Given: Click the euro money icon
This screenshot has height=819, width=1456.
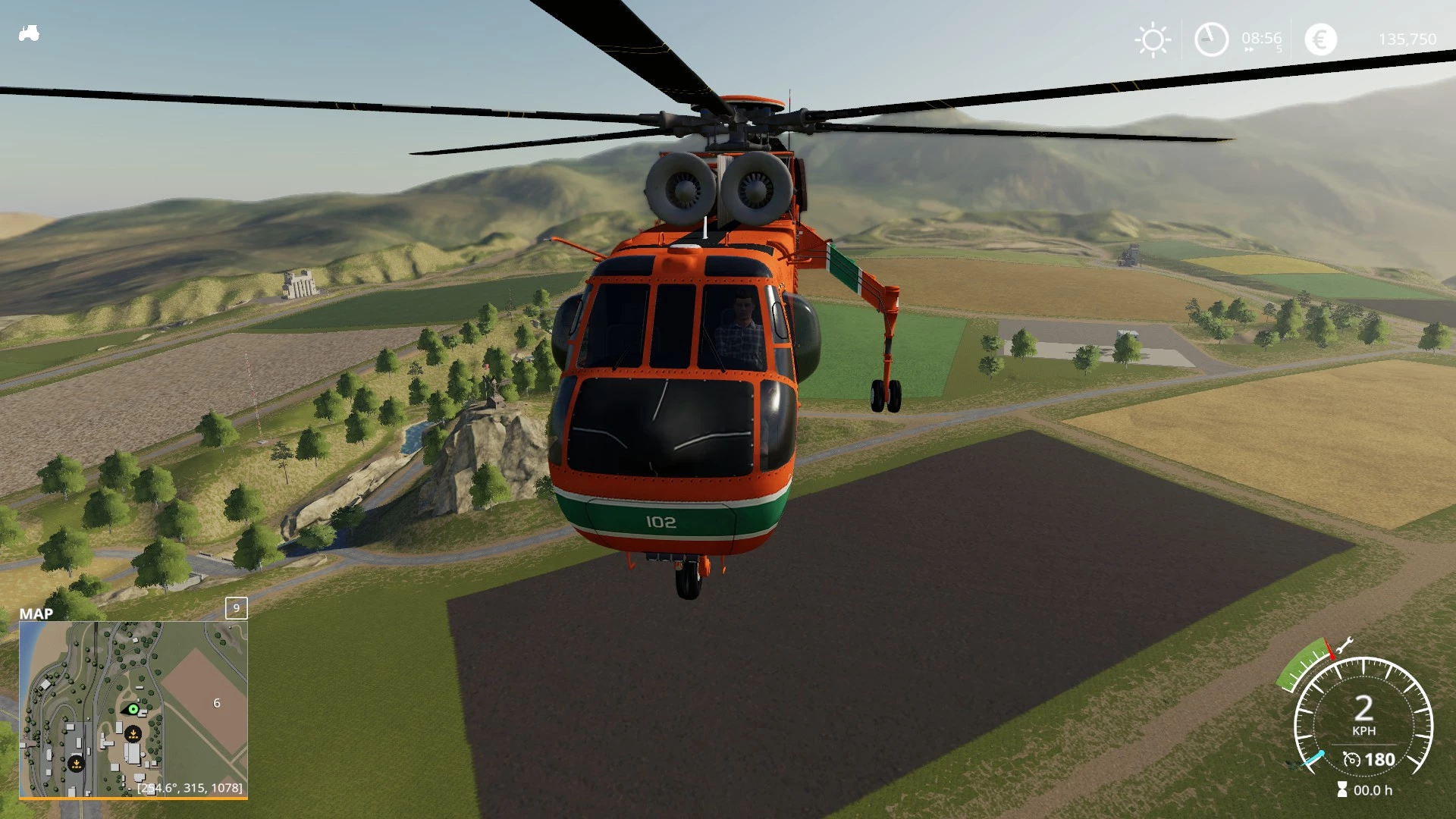Looking at the screenshot, I should click(x=1320, y=39).
